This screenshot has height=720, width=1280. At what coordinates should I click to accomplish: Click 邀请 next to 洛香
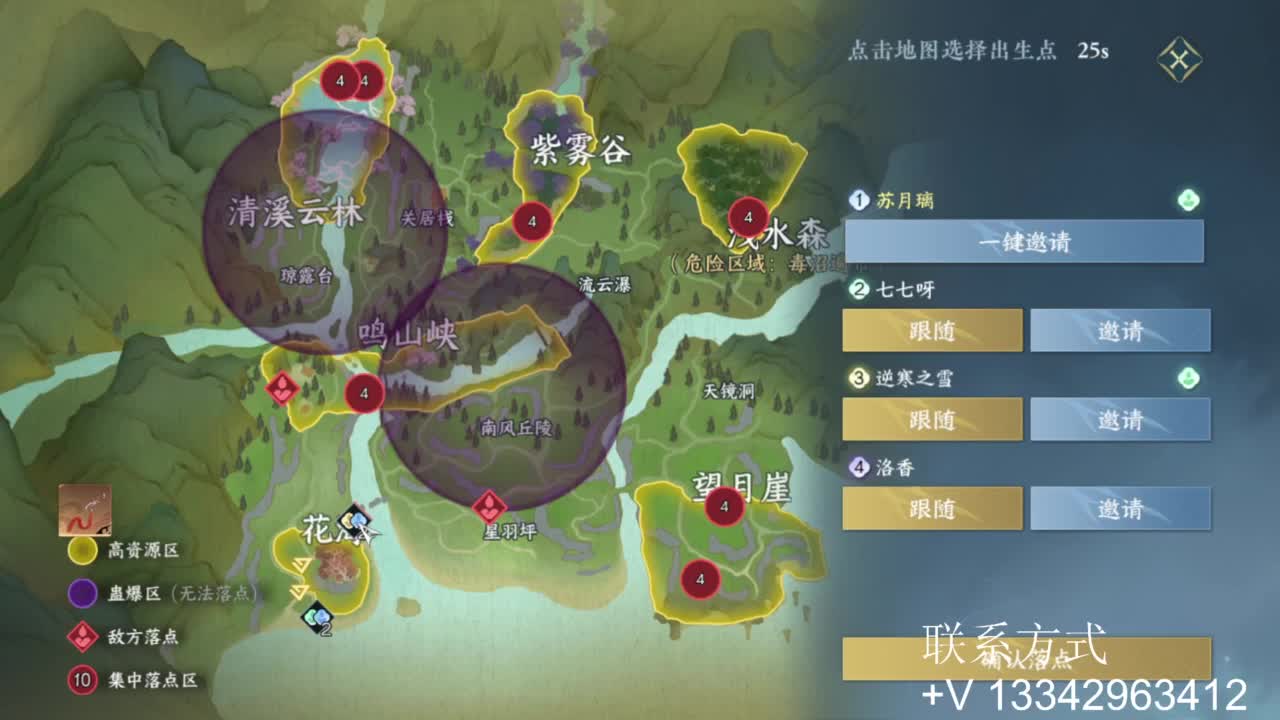click(x=1120, y=508)
